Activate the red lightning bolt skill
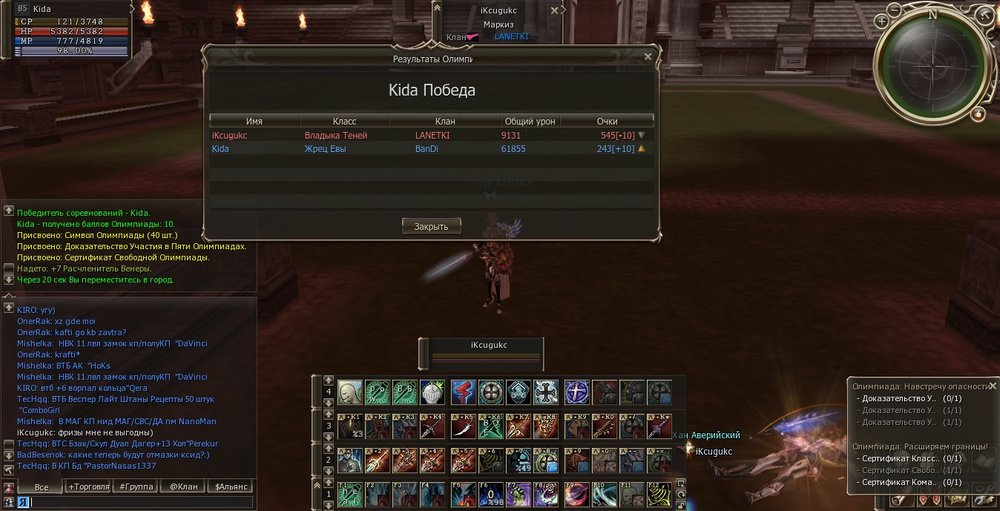 click(x=462, y=391)
